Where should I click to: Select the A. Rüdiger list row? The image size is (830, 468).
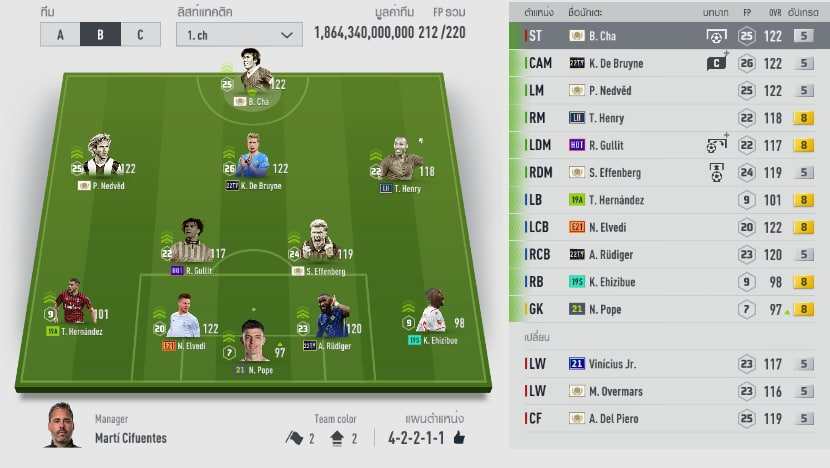coord(668,254)
